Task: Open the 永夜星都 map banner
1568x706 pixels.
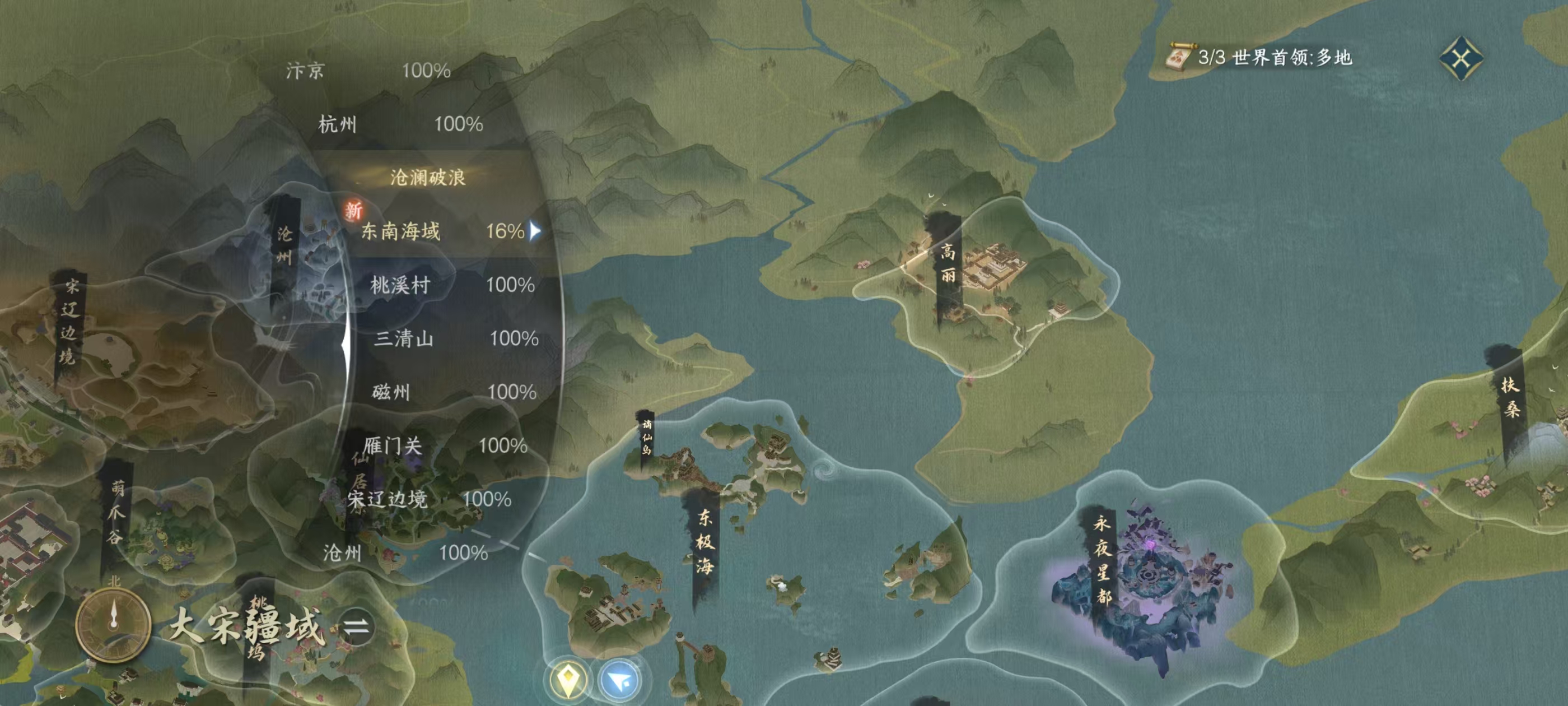Action: coord(1102,559)
